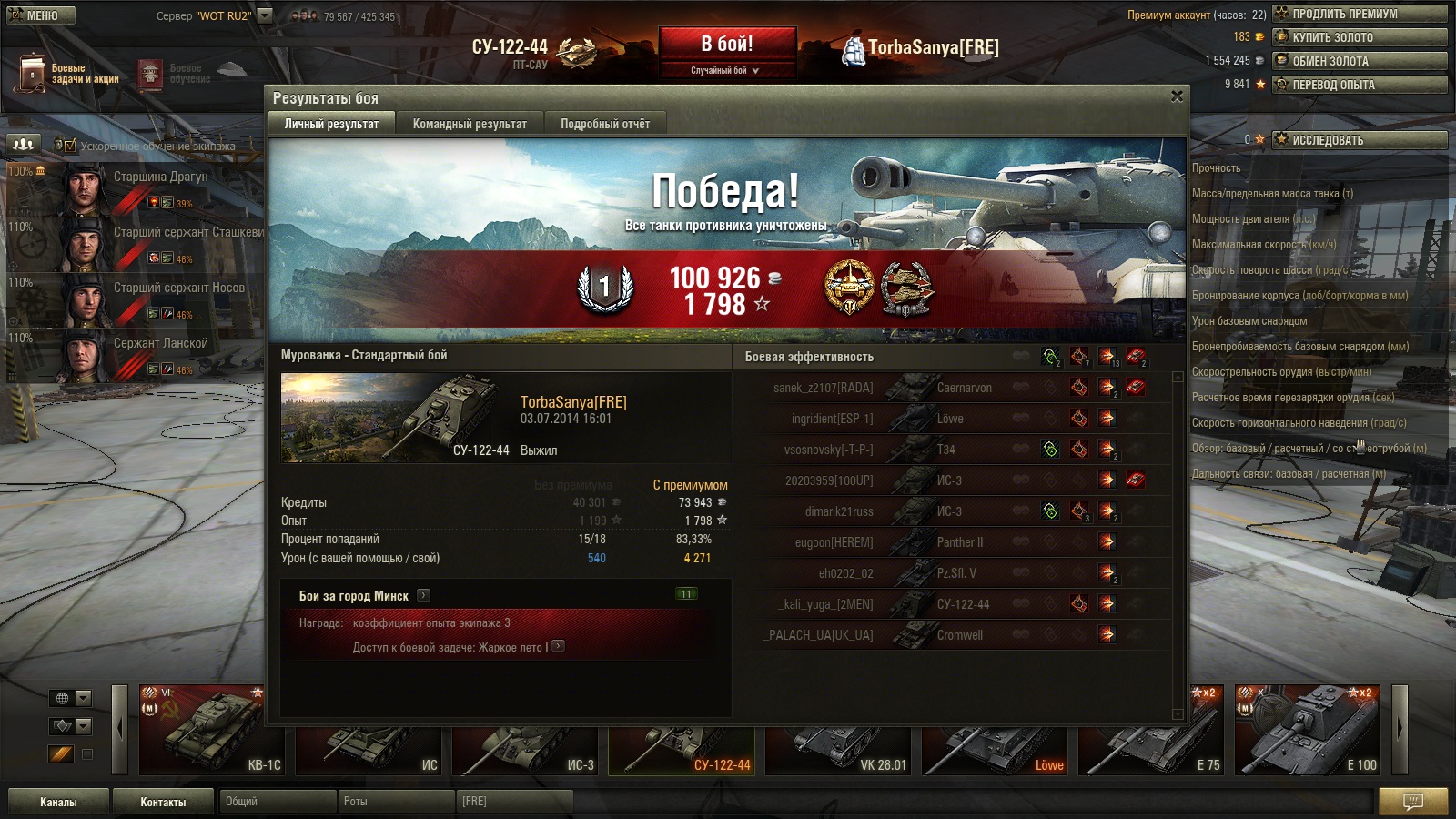Buy gold via КУПИТЬ ЗОЛОТО
Viewport: 1456px width, 819px height.
[1360, 37]
